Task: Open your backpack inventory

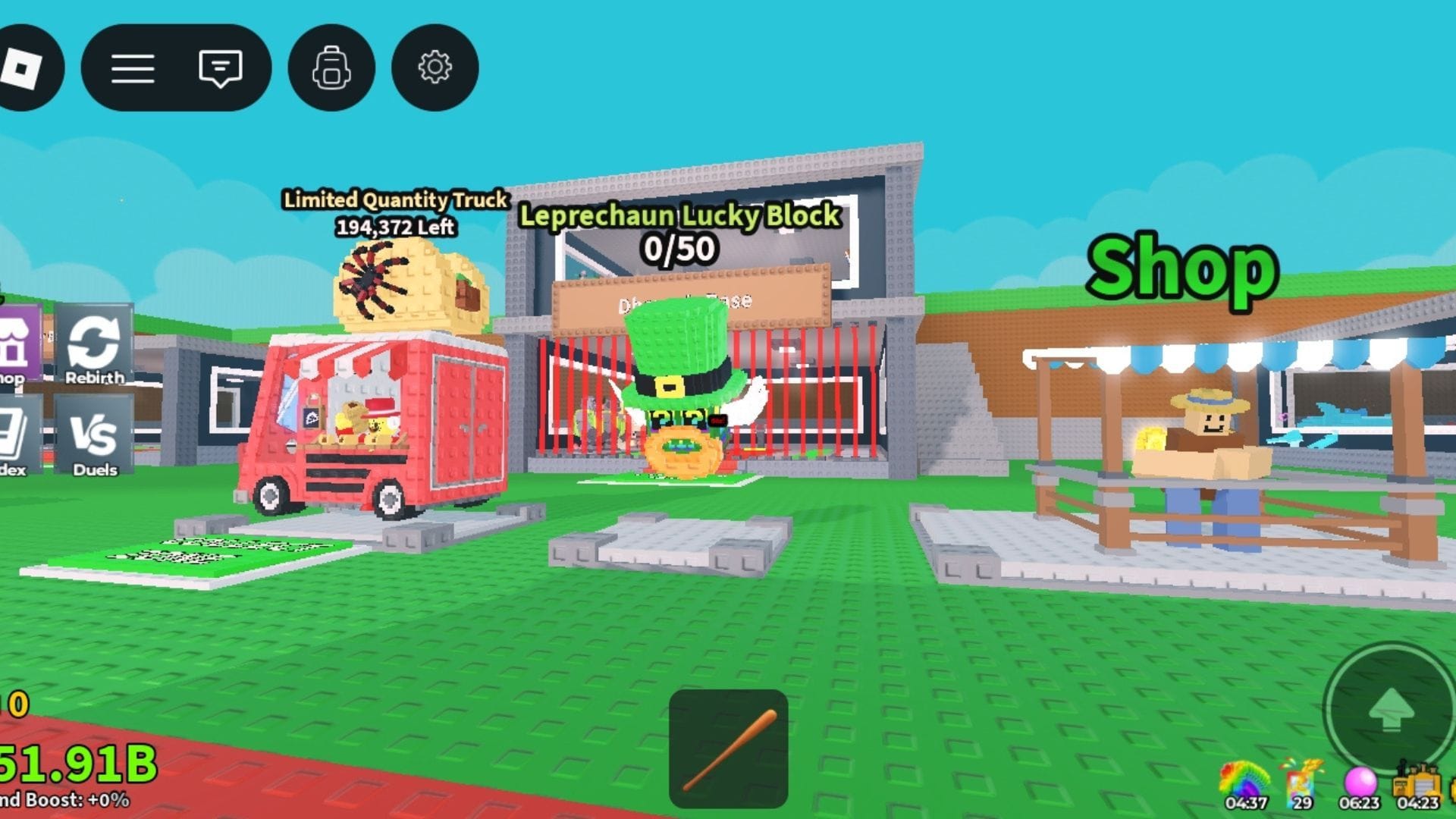Action: pos(331,67)
